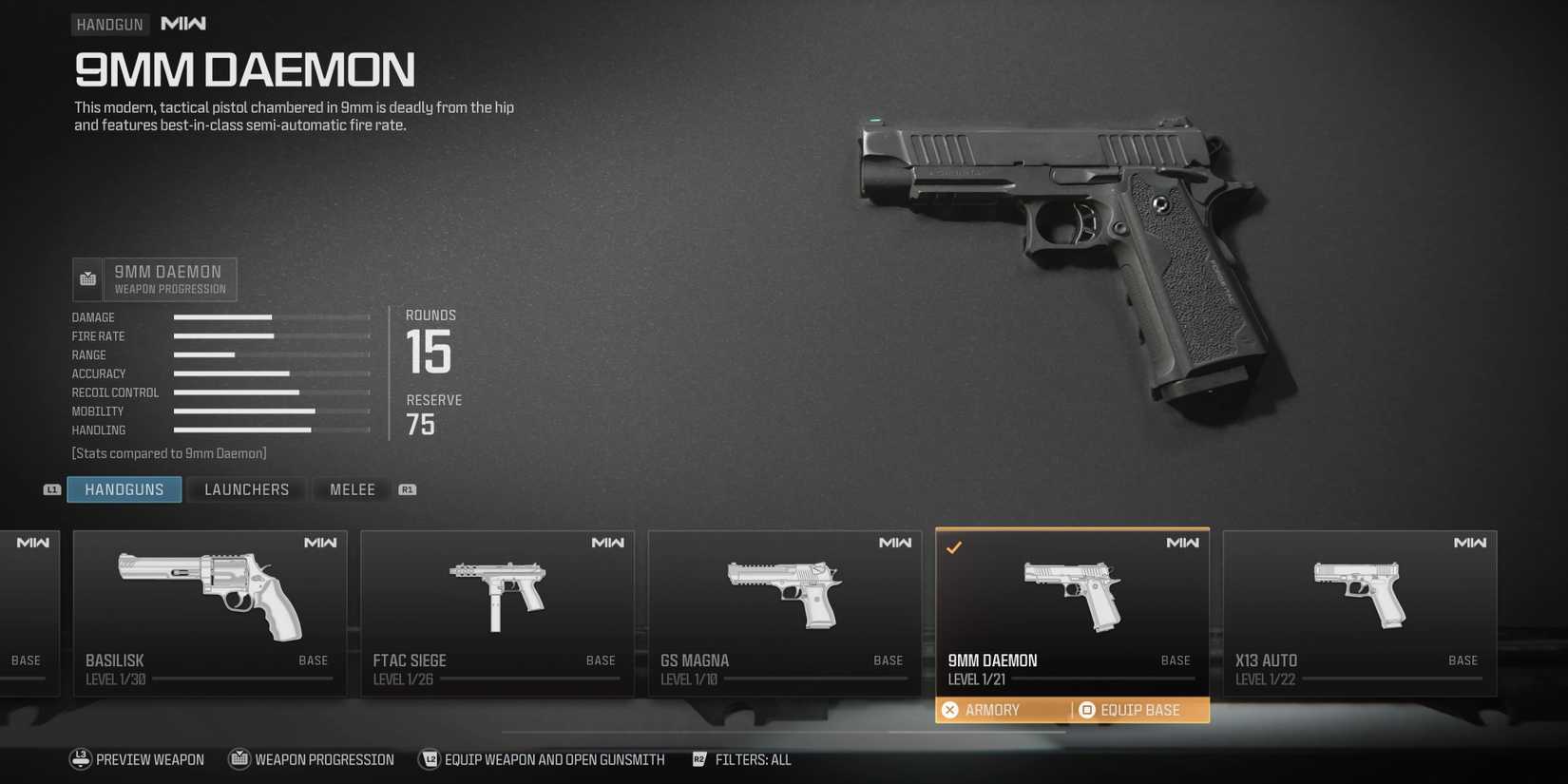The image size is (1568, 784).
Task: Change the Filters: All setting
Action: coord(742,759)
